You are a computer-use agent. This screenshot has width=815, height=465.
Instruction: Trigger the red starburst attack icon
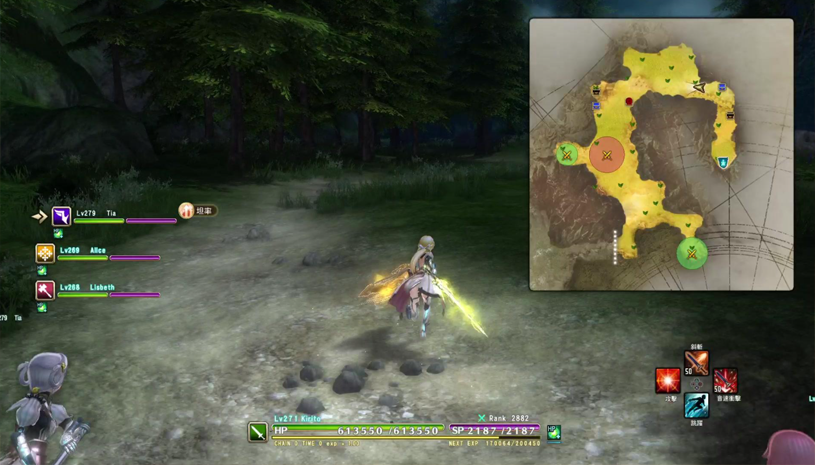point(668,380)
